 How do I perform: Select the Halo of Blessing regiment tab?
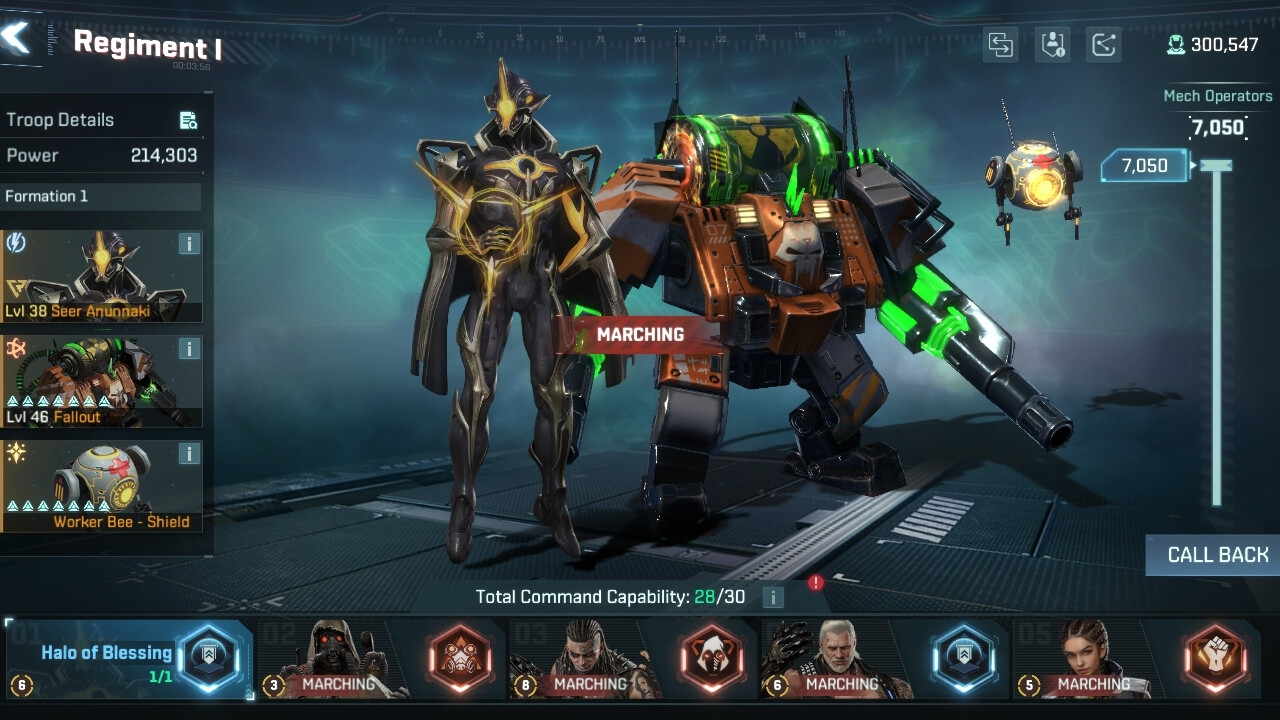point(130,660)
